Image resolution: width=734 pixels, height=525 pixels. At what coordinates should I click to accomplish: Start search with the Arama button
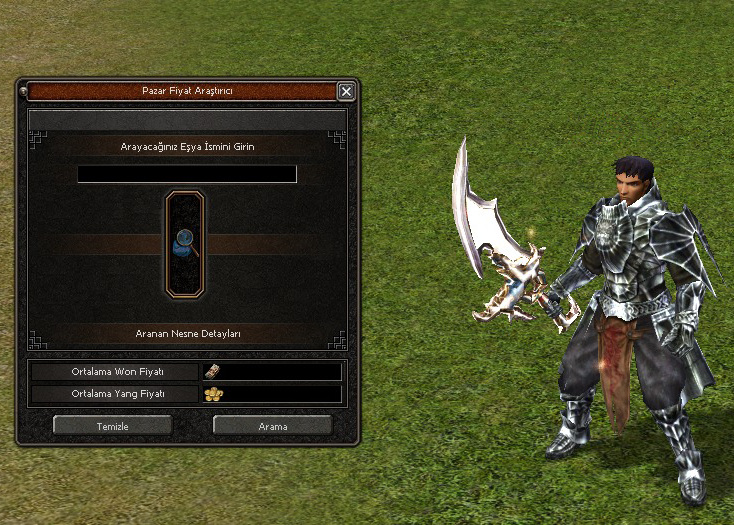click(x=272, y=425)
